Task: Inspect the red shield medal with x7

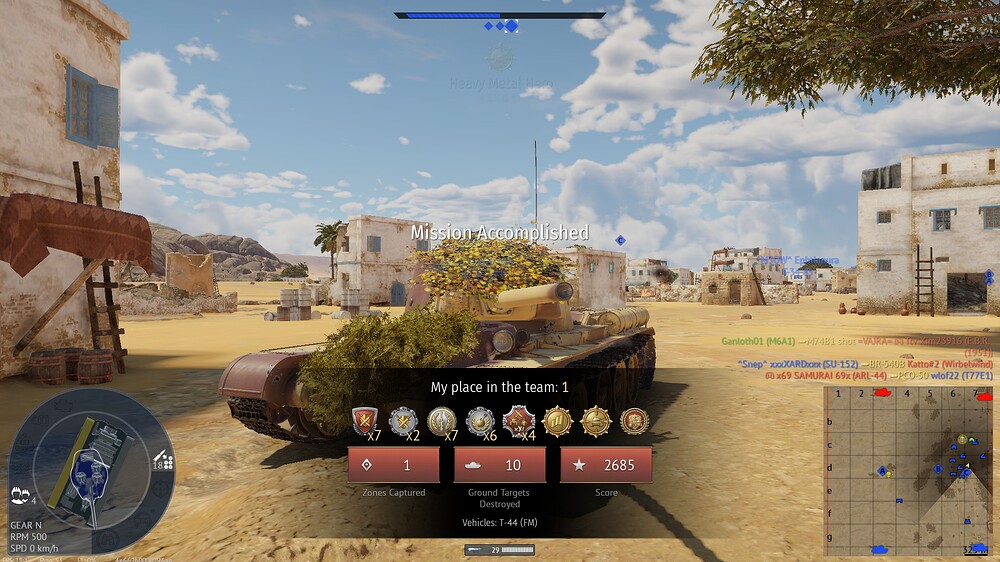Action: pyautogui.click(x=365, y=421)
